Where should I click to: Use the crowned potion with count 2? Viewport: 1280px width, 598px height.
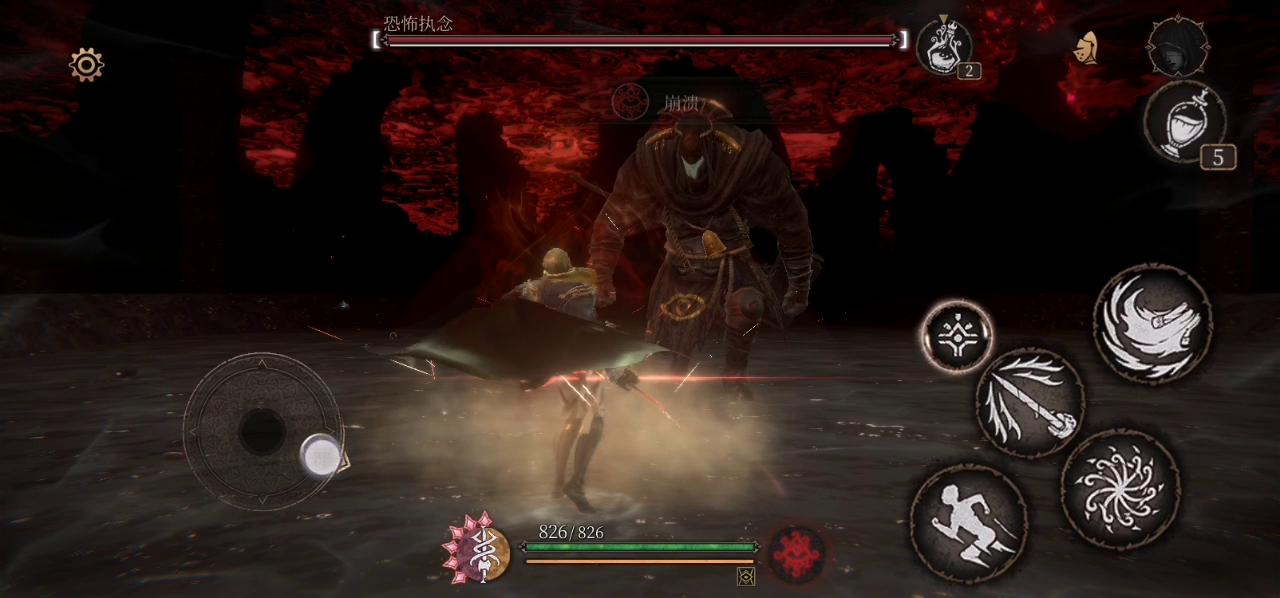pos(943,46)
